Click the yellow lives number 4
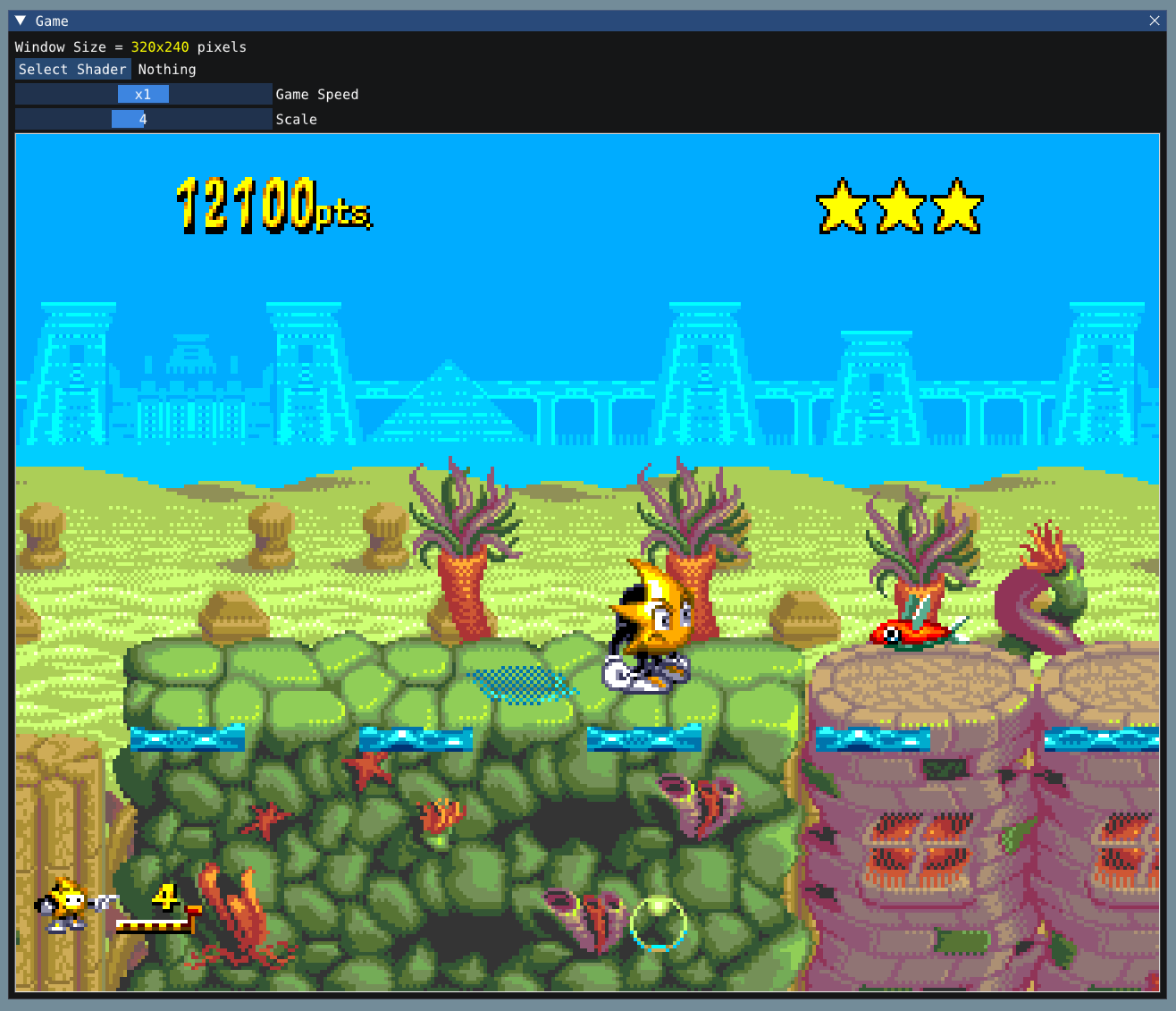 point(165,897)
